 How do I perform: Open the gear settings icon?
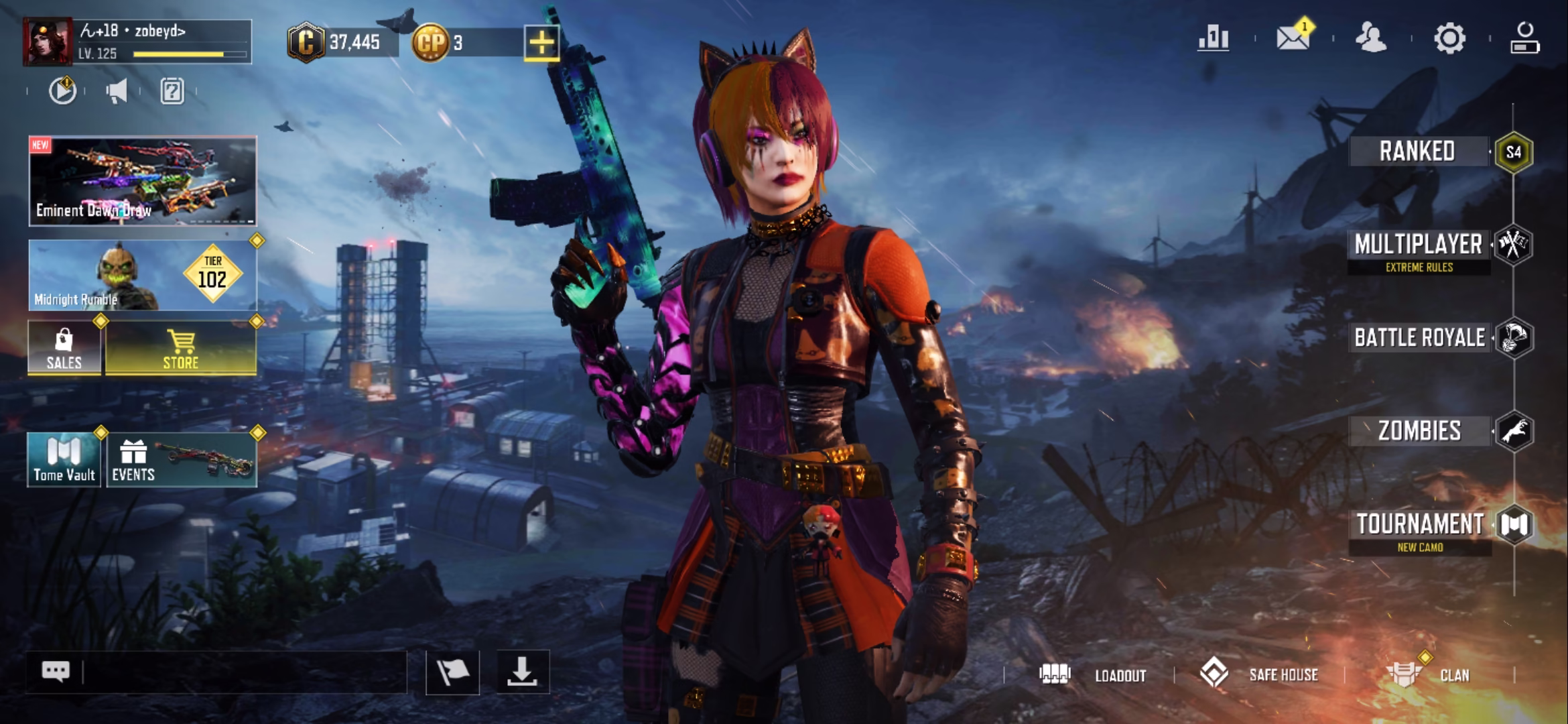point(1449,38)
